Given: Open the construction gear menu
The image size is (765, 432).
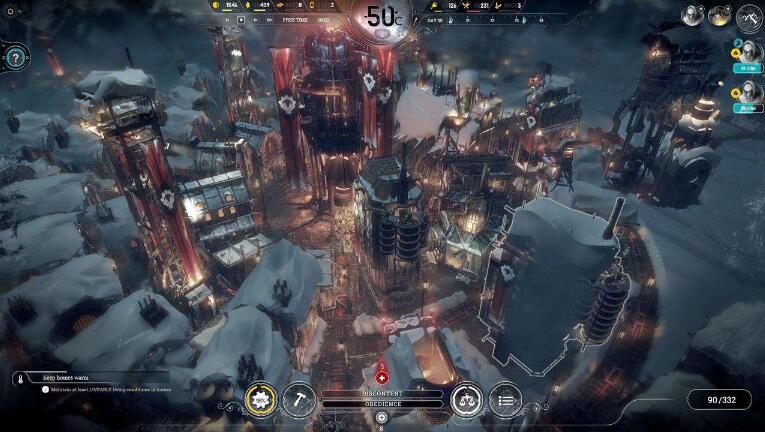Looking at the screenshot, I should pyautogui.click(x=260, y=400).
